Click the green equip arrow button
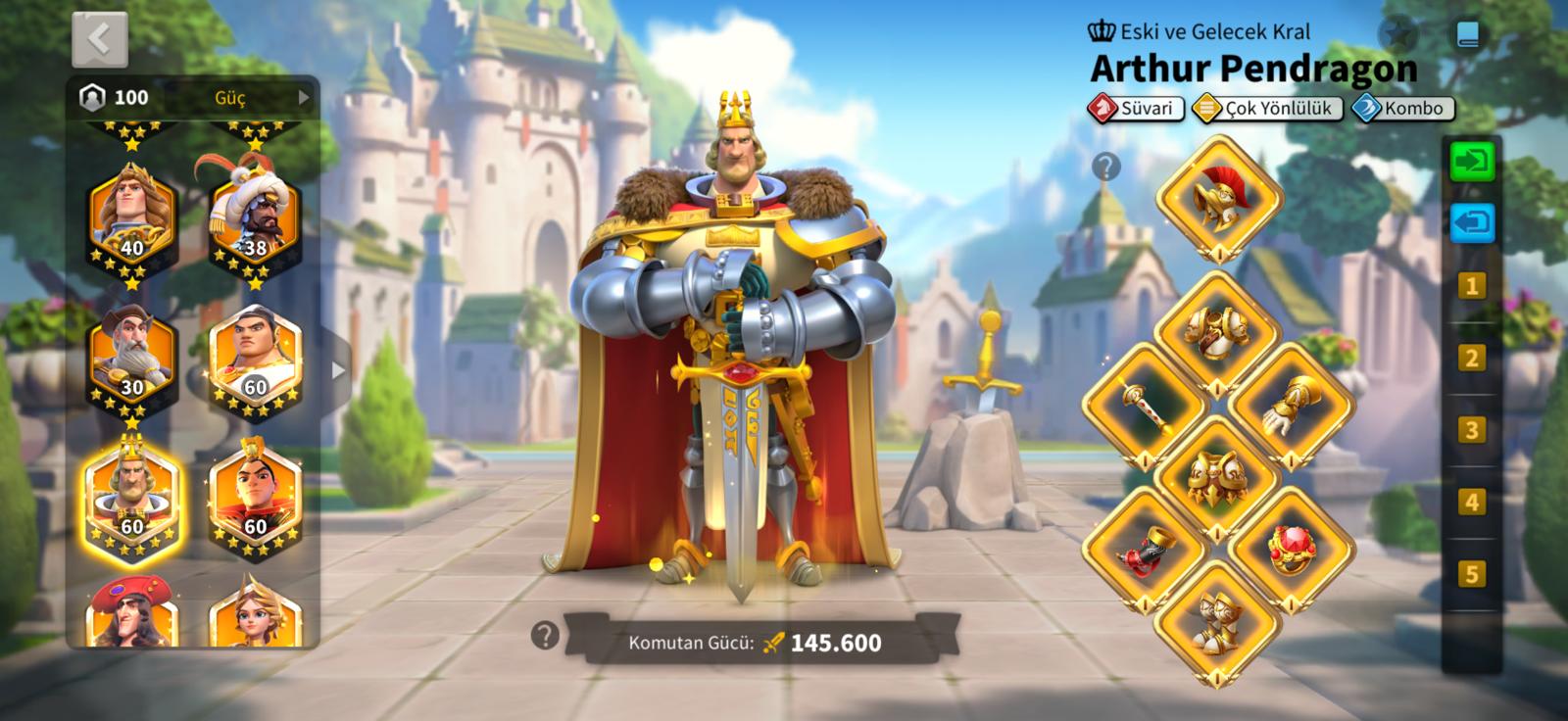 coord(1472,162)
